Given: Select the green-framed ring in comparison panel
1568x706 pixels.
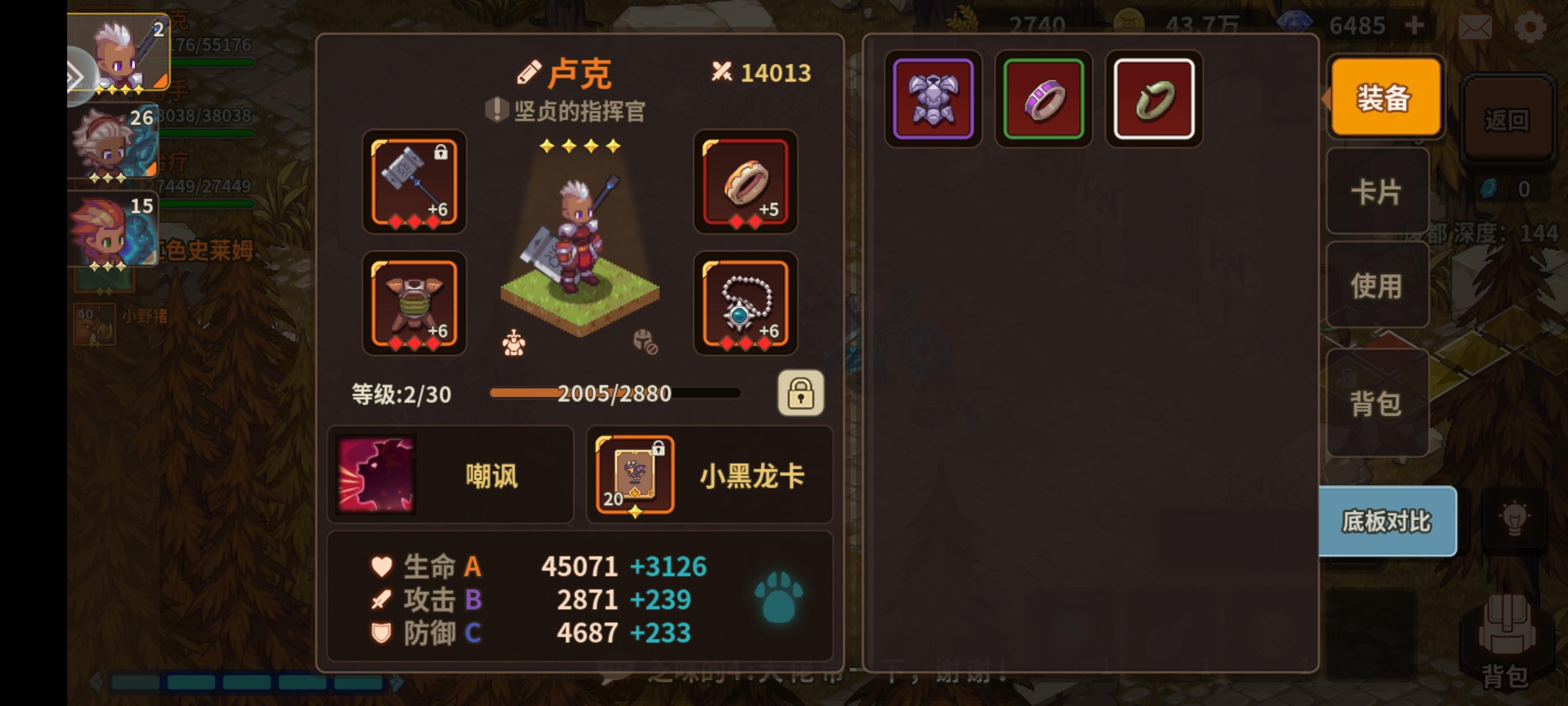Looking at the screenshot, I should [x=1043, y=100].
